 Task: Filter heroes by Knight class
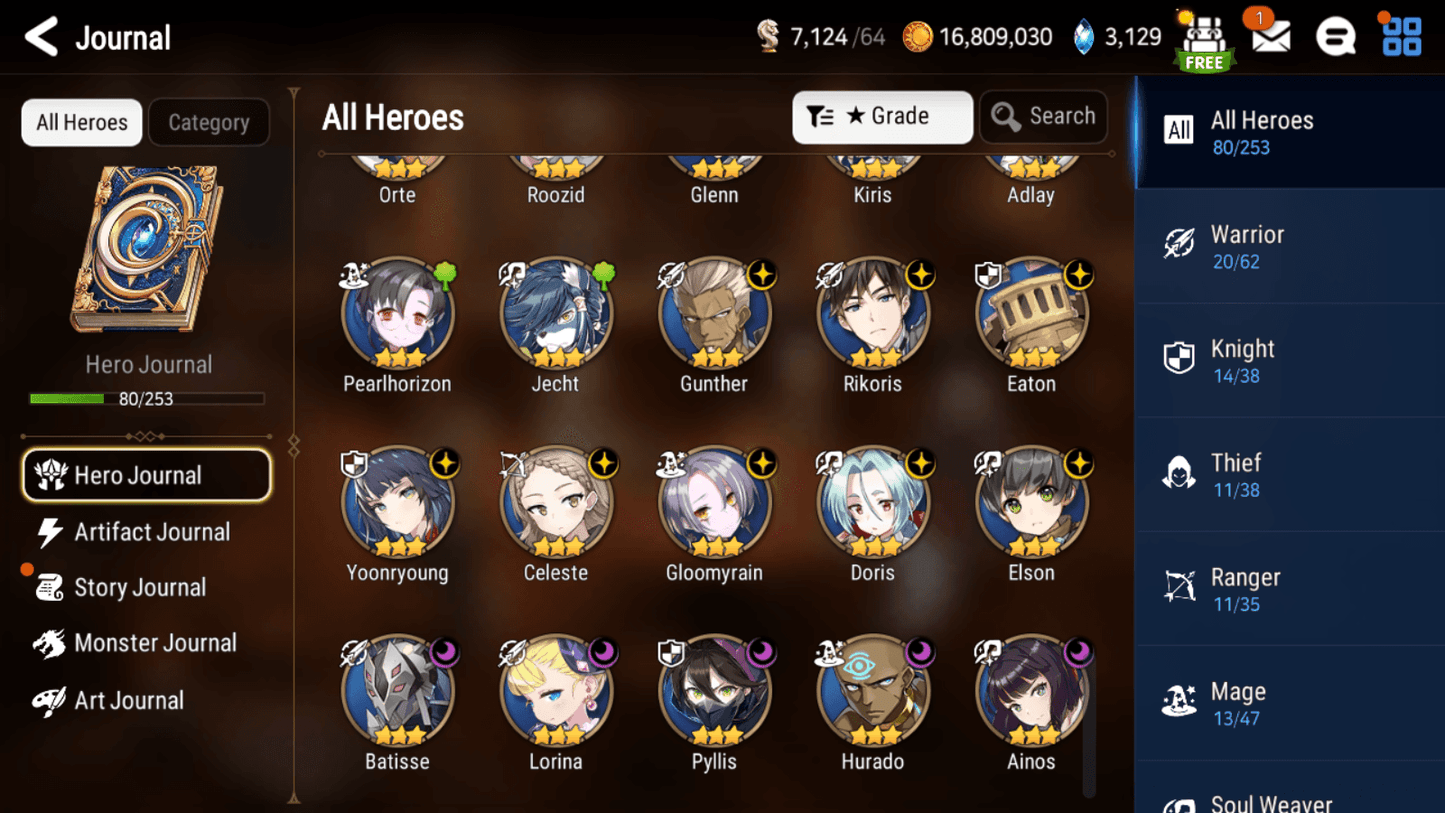click(x=1289, y=361)
